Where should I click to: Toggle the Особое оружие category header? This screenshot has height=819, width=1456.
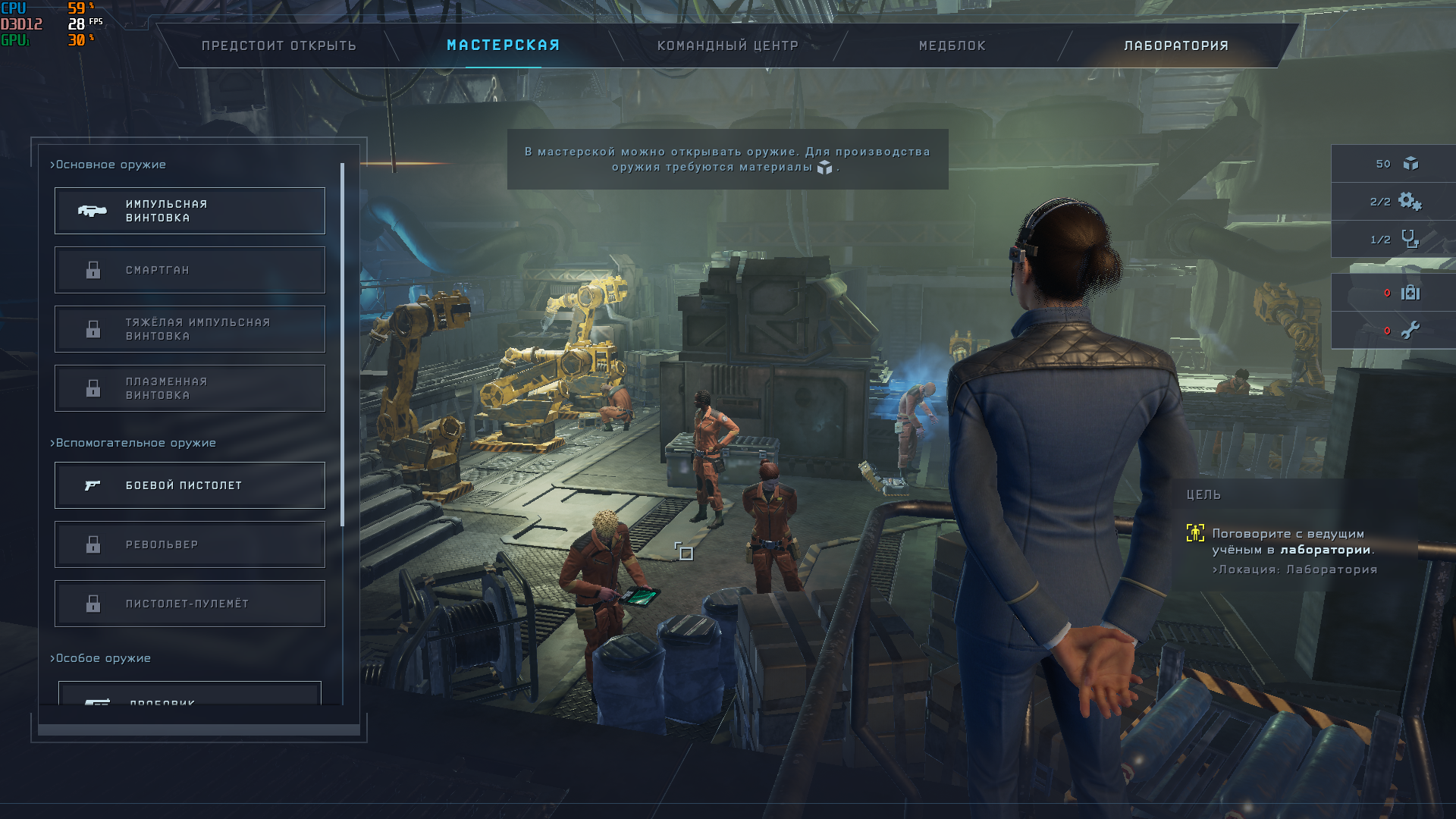click(x=101, y=658)
